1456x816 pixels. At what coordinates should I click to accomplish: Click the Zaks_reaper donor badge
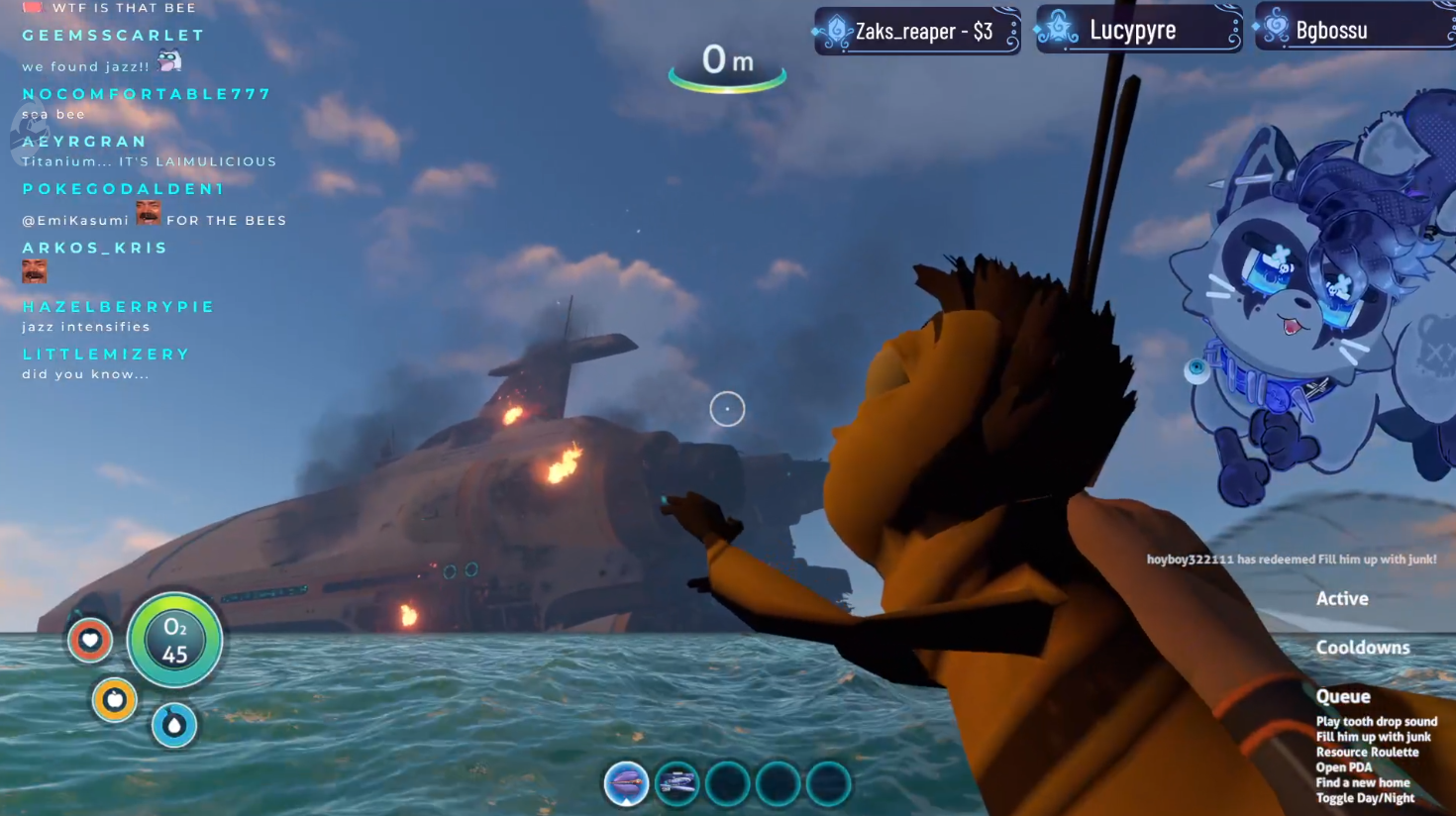[916, 31]
